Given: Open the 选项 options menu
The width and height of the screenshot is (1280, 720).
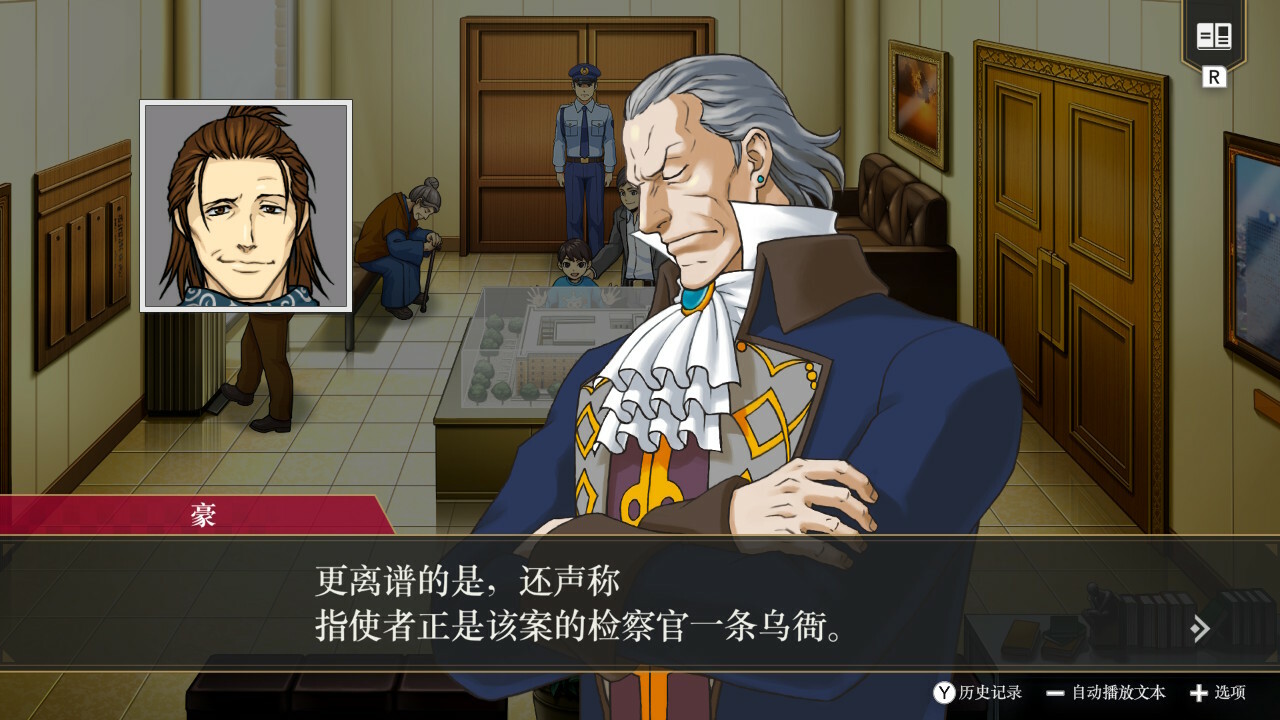Looking at the screenshot, I should pos(1218,692).
